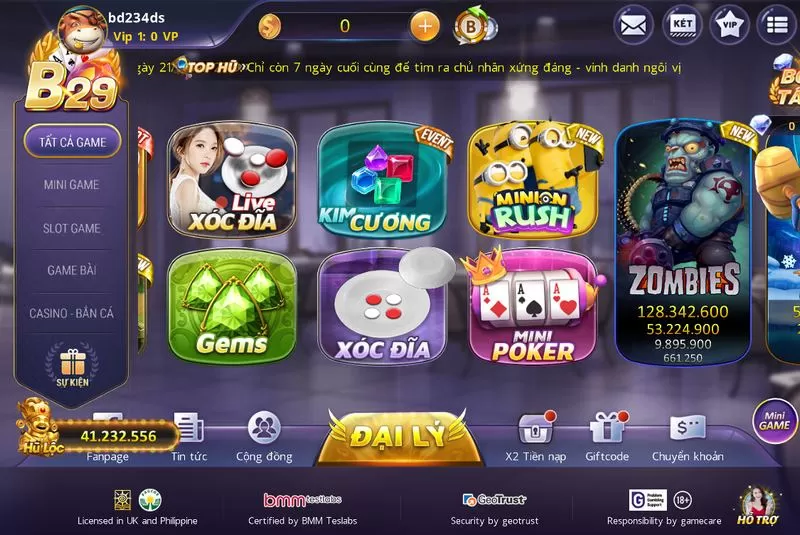Open the Slot Game category
The width and height of the screenshot is (800, 535).
click(72, 228)
